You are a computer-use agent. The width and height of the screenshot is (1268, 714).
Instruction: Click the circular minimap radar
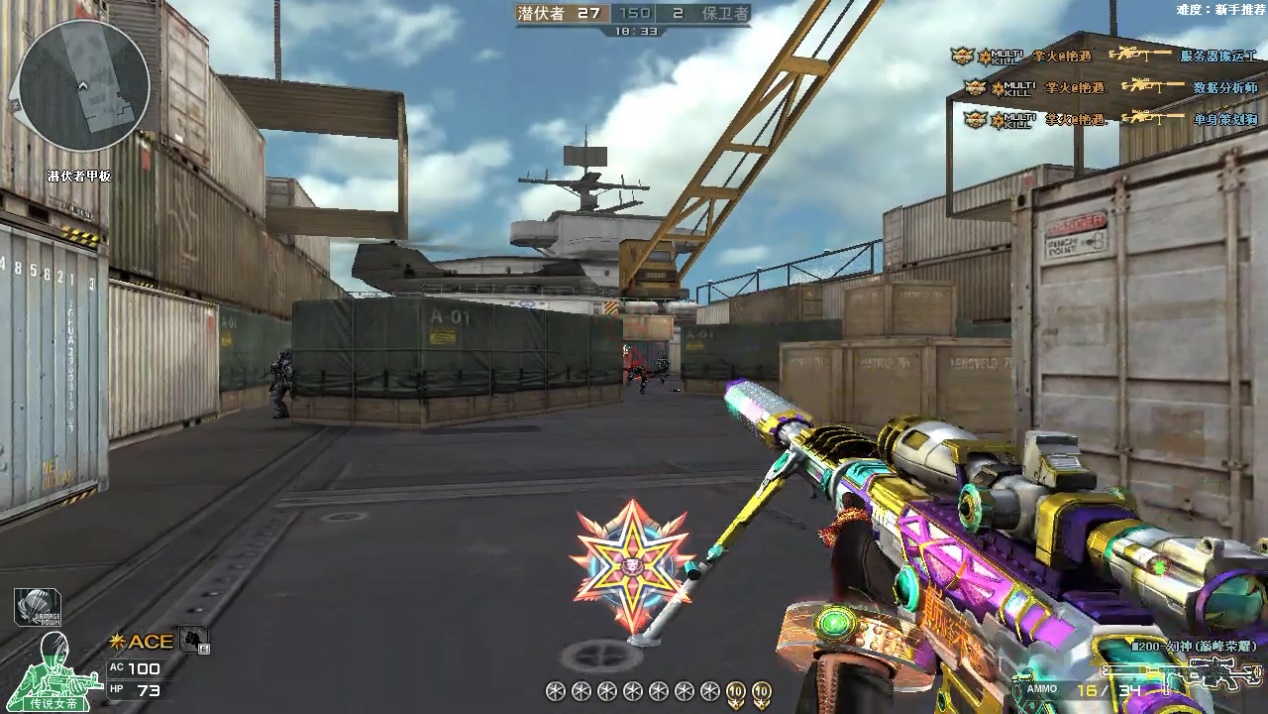coord(84,86)
